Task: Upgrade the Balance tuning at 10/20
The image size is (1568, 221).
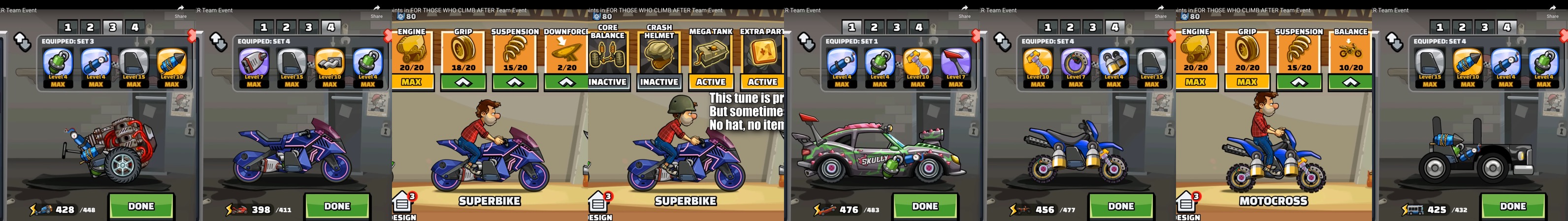Action: (1351, 82)
